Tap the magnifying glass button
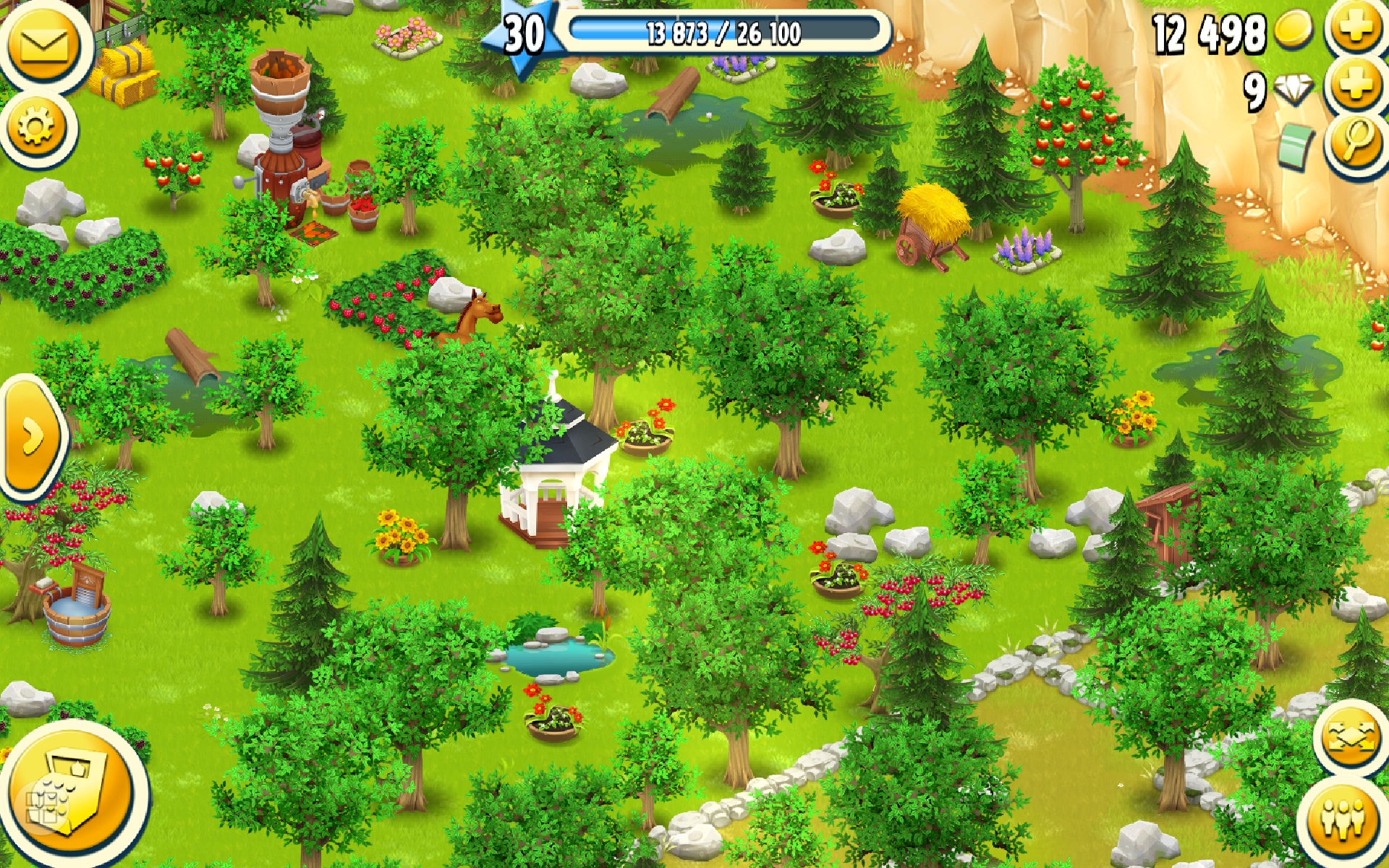This screenshot has width=1389, height=868. point(1357,142)
